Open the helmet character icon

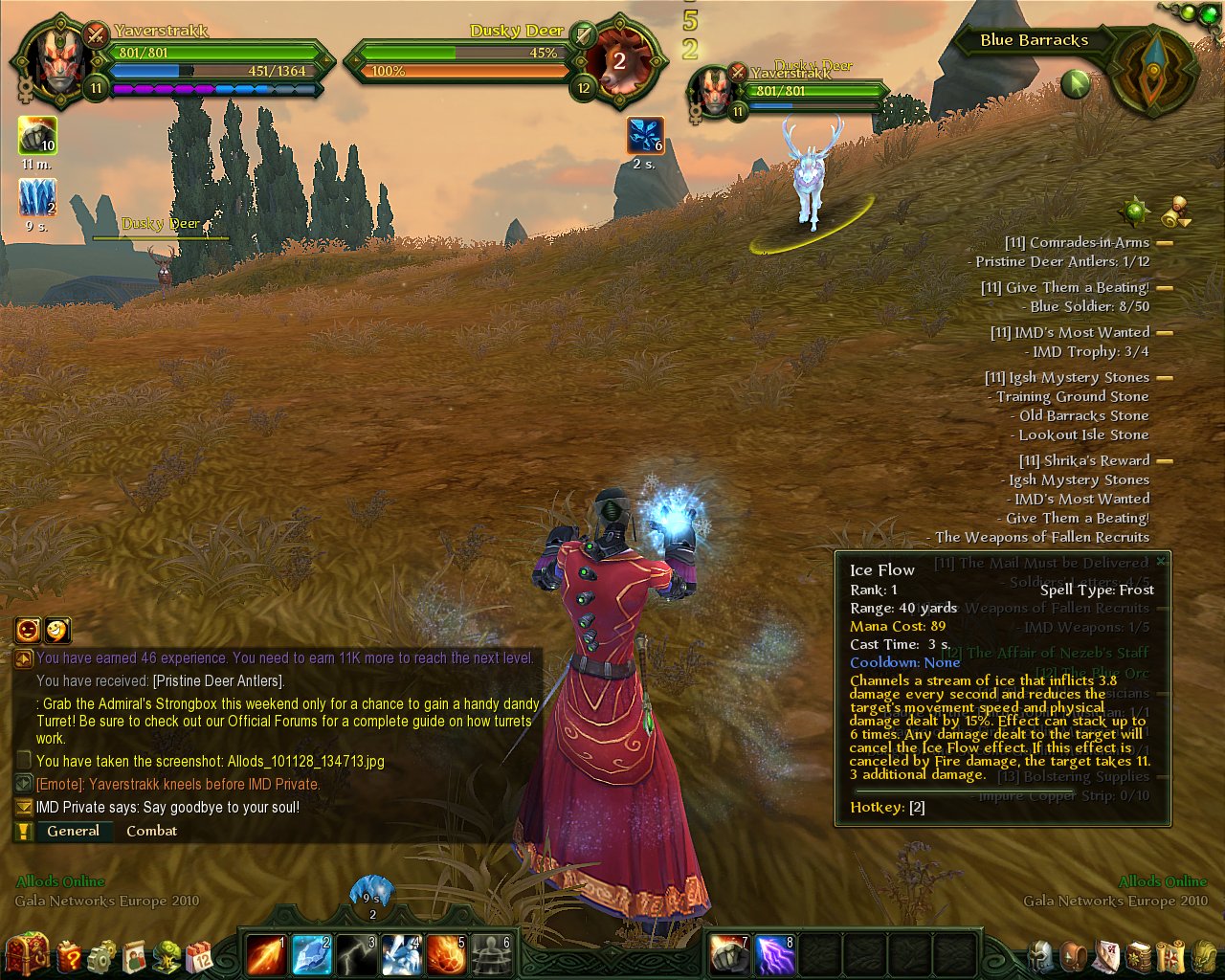[x=1041, y=955]
